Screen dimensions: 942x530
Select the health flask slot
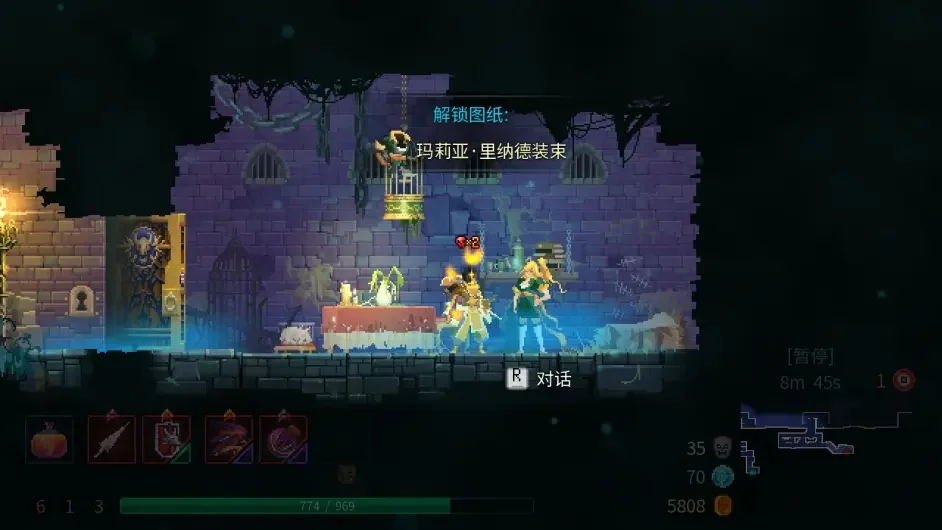pos(49,439)
